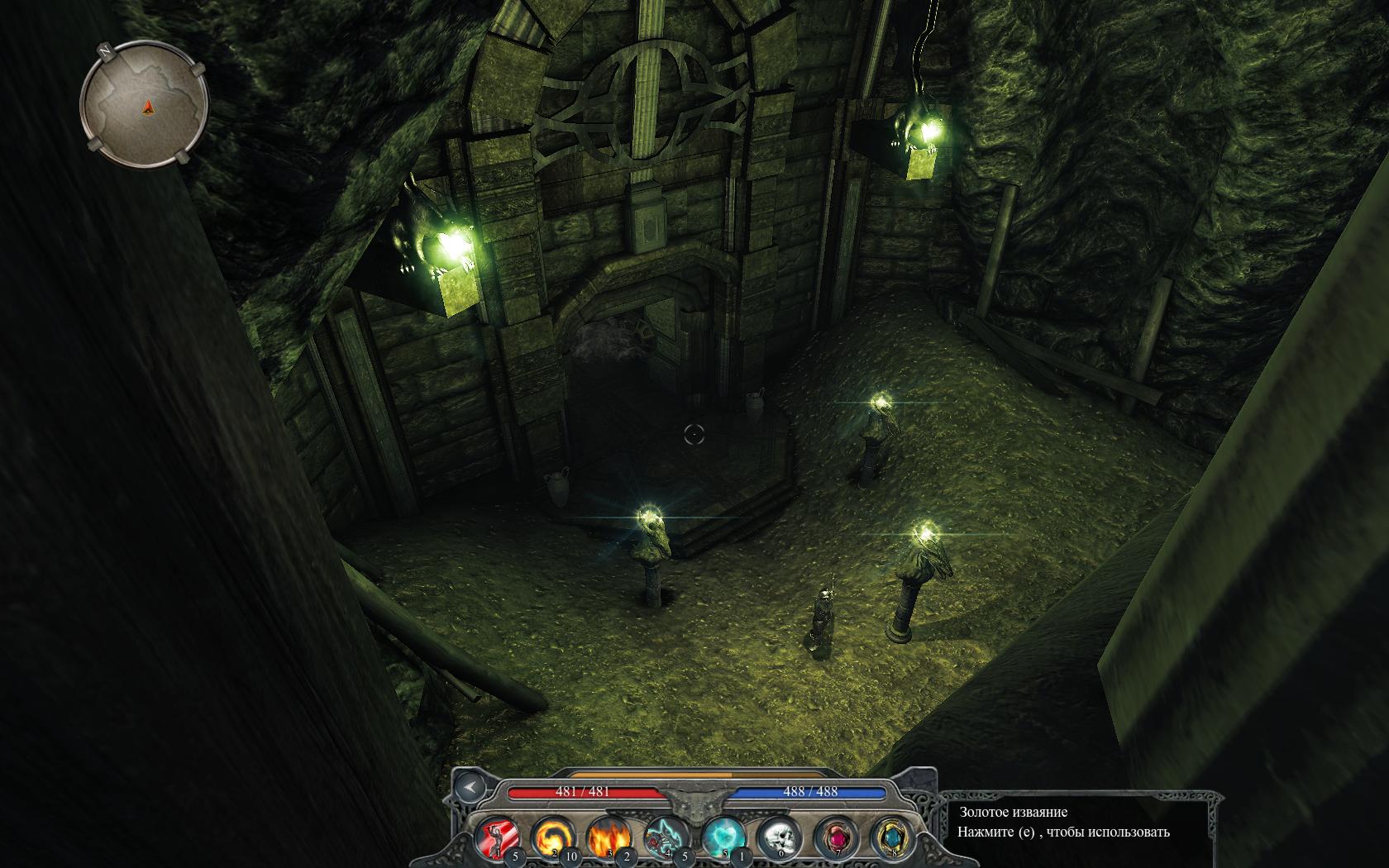1389x868 pixels.
Task: Activate the cyan glowing heart skill
Action: pos(723,837)
